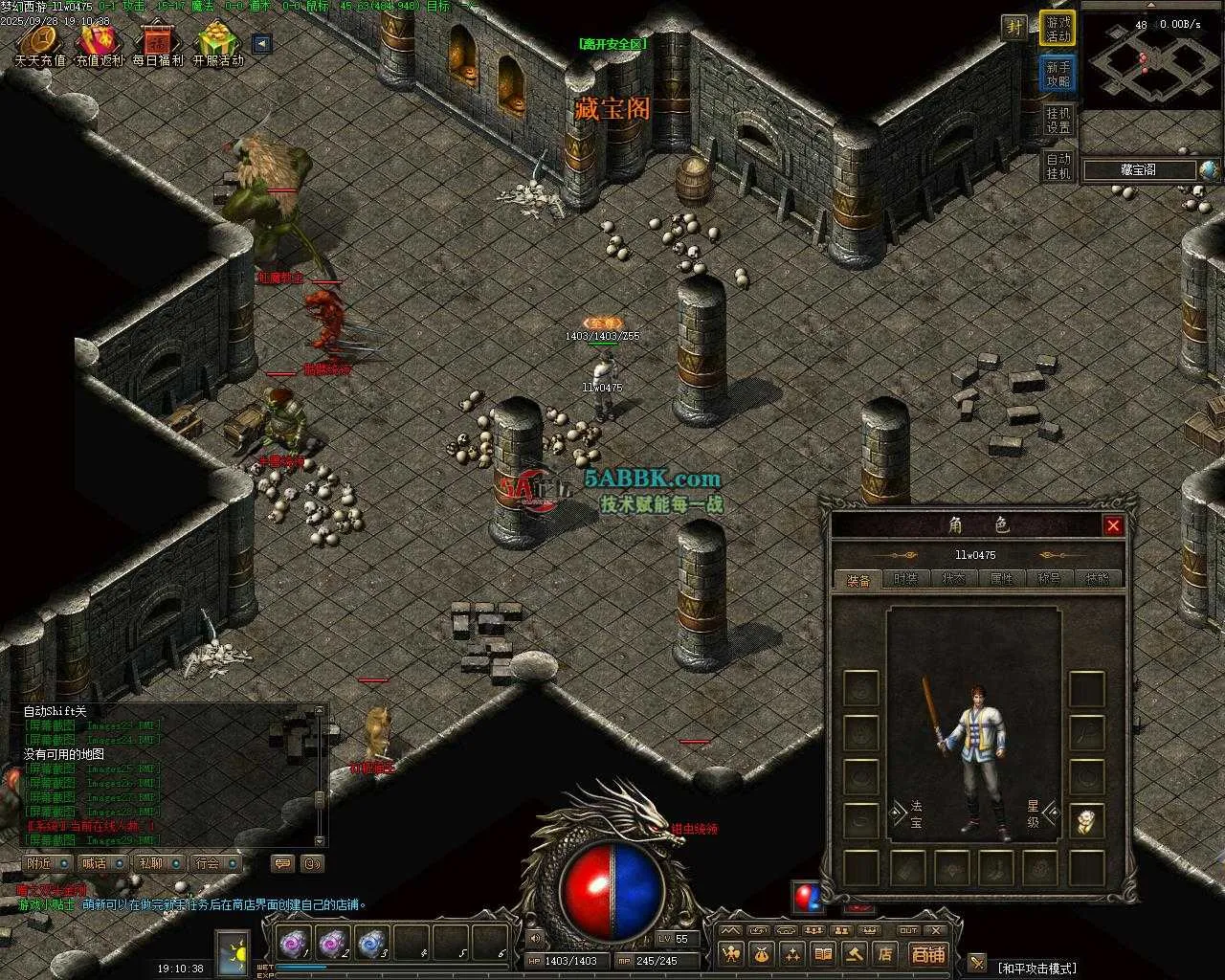This screenshot has height=980, width=1225.
Task: Open the 新手攻略 beginner guide
Action: point(1058,74)
